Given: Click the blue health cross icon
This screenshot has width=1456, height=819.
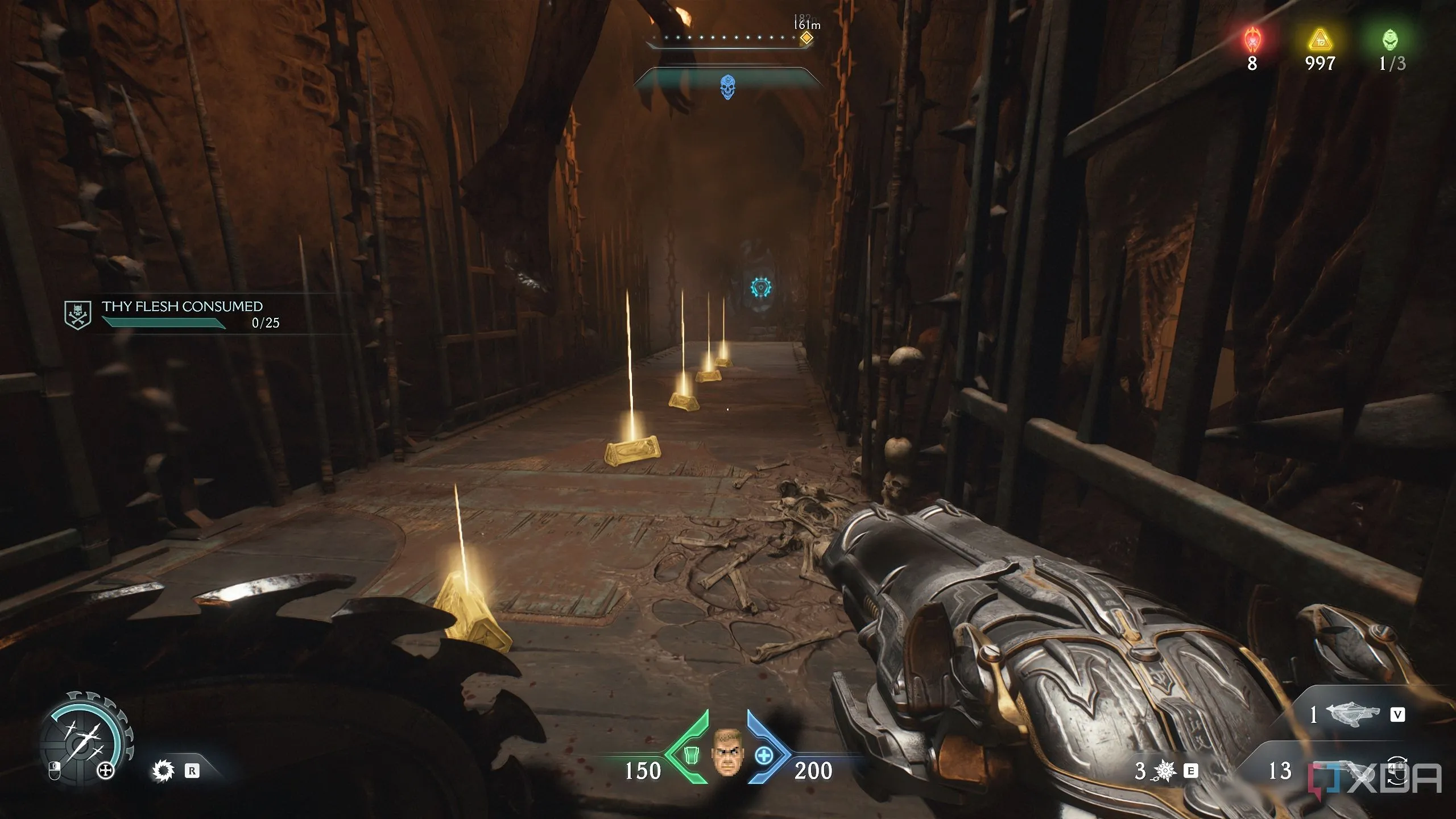Looking at the screenshot, I should [764, 755].
